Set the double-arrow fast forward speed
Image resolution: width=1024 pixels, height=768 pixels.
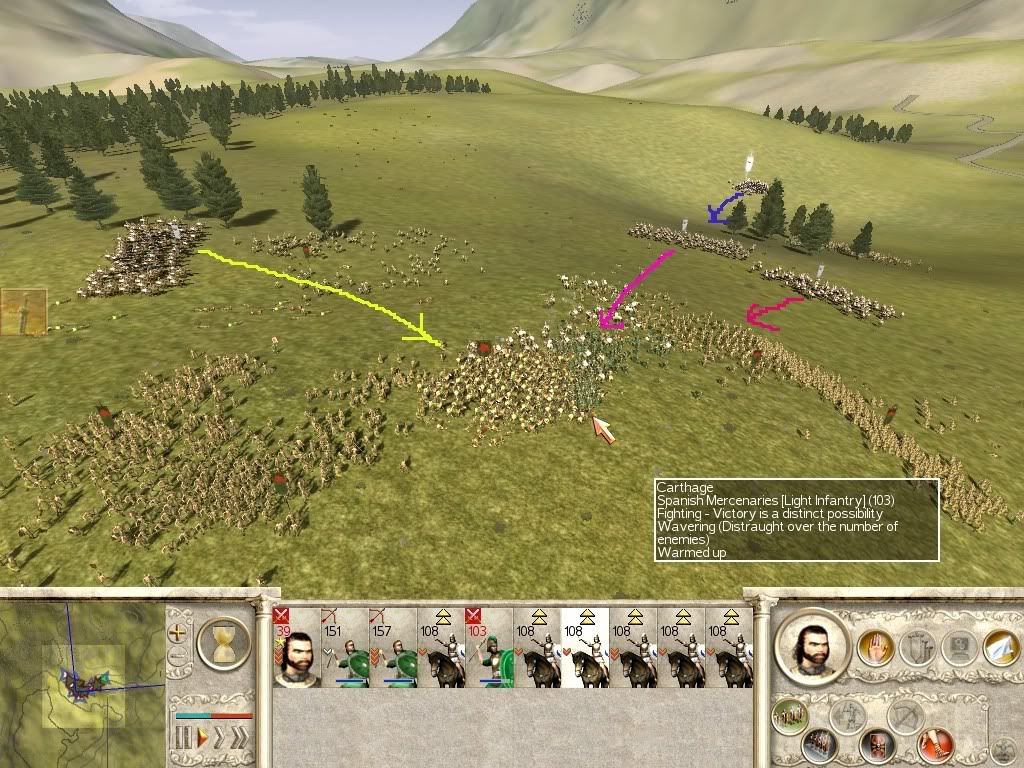(x=219, y=740)
